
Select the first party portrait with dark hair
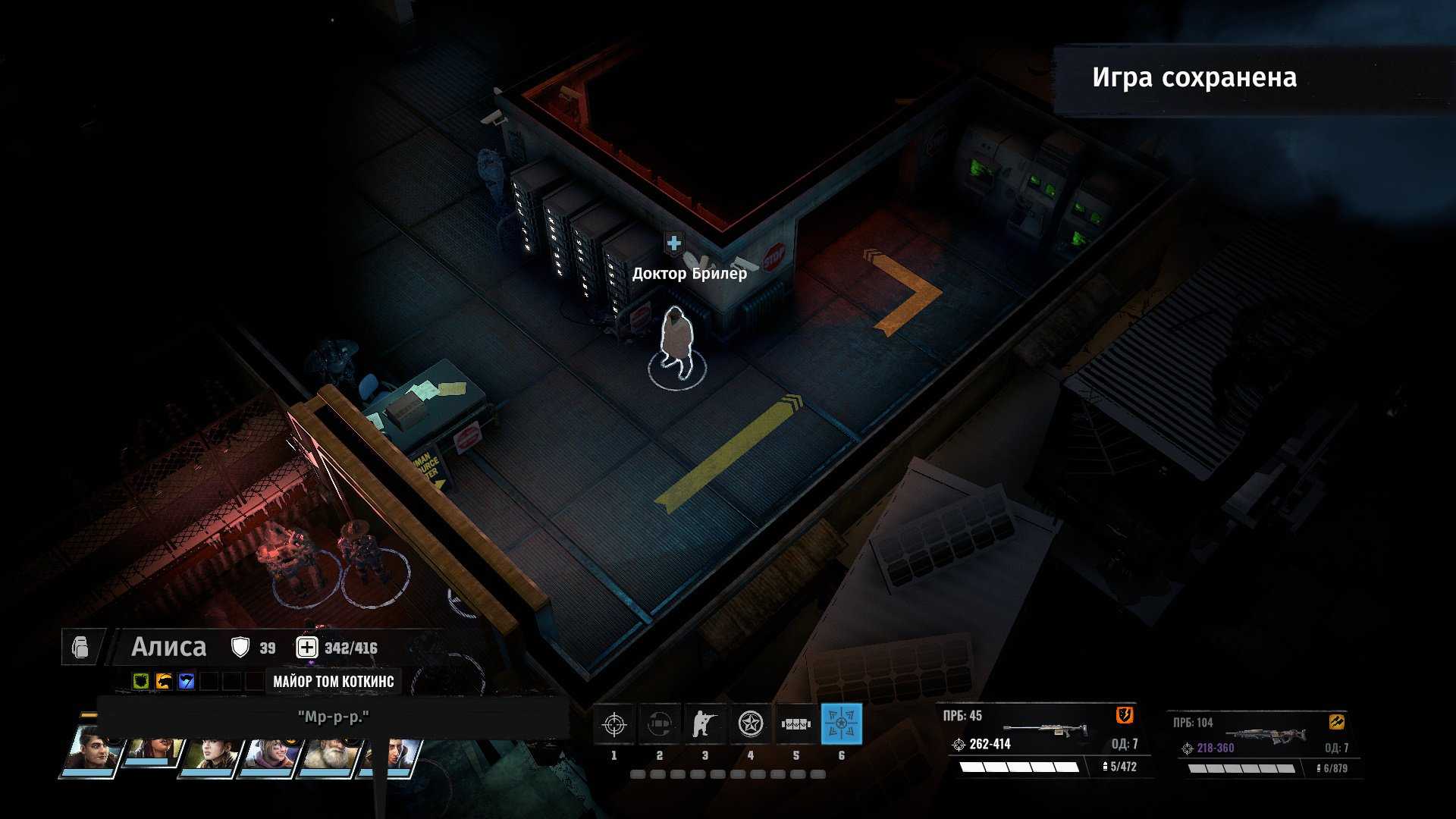pos(92,751)
